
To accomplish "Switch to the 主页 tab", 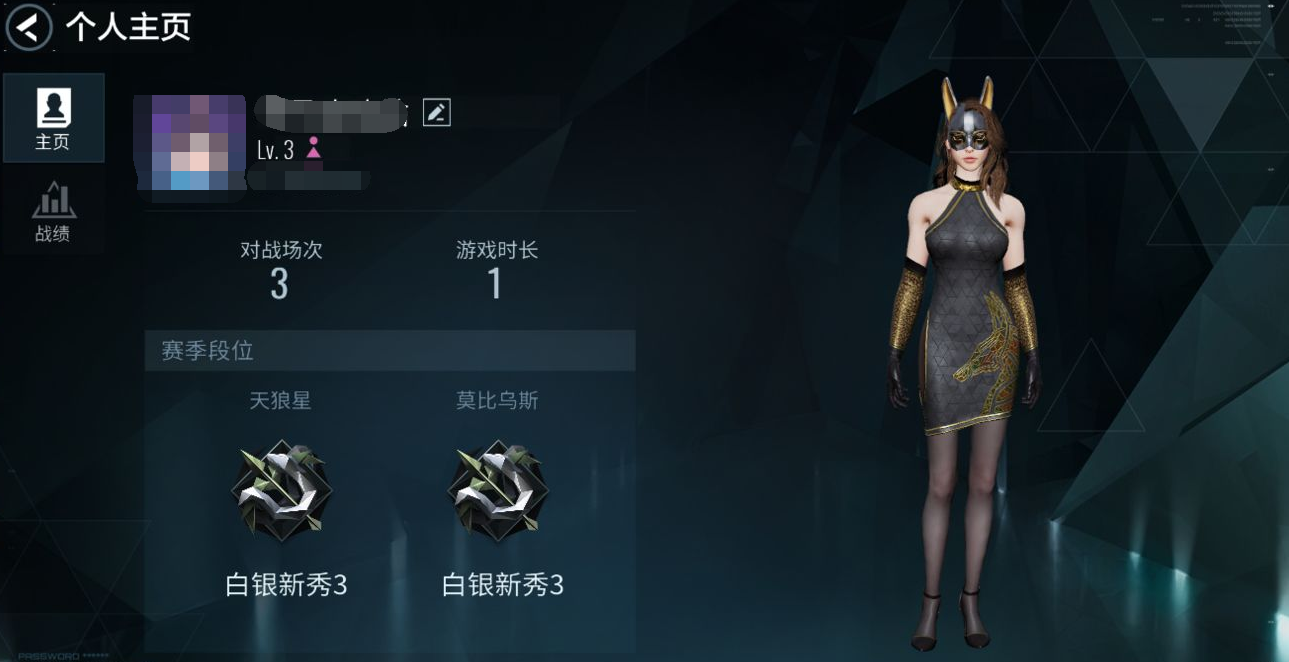I will [53, 118].
